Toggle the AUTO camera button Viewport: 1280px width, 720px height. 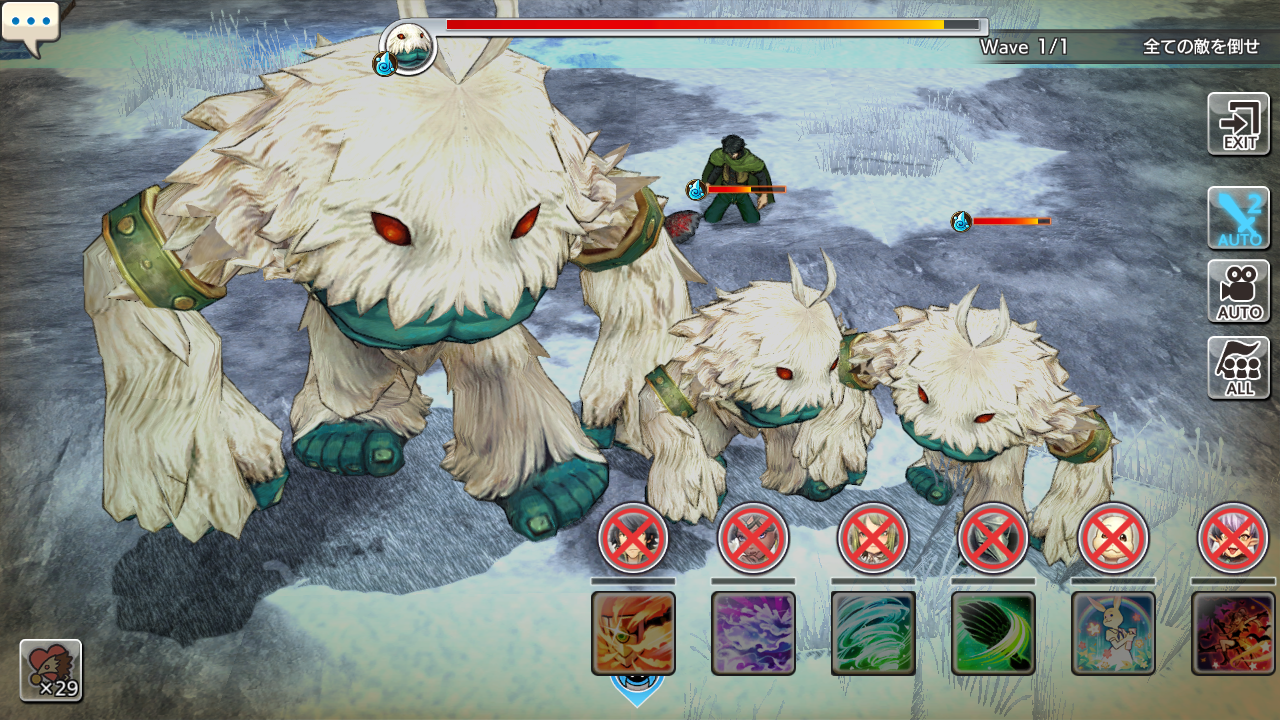(x=1239, y=292)
